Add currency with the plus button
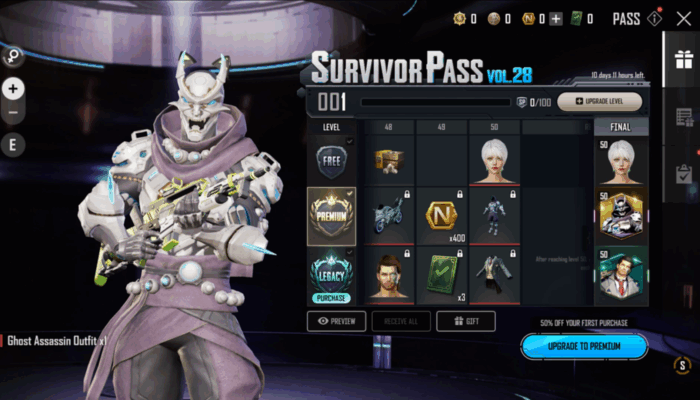700x400 pixels. 556,18
